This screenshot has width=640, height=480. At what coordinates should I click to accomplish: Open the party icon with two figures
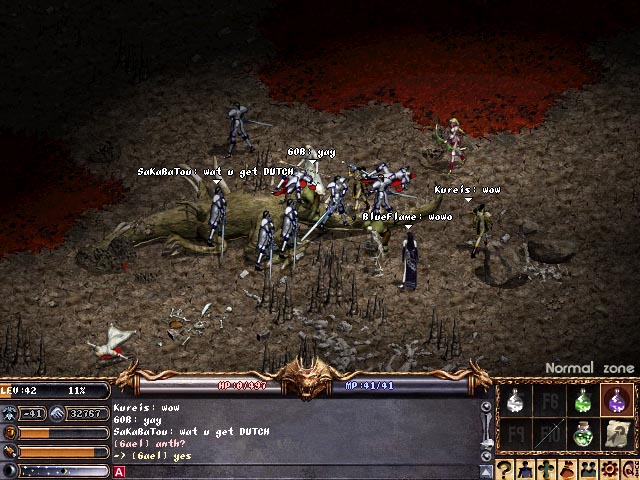coord(586,470)
